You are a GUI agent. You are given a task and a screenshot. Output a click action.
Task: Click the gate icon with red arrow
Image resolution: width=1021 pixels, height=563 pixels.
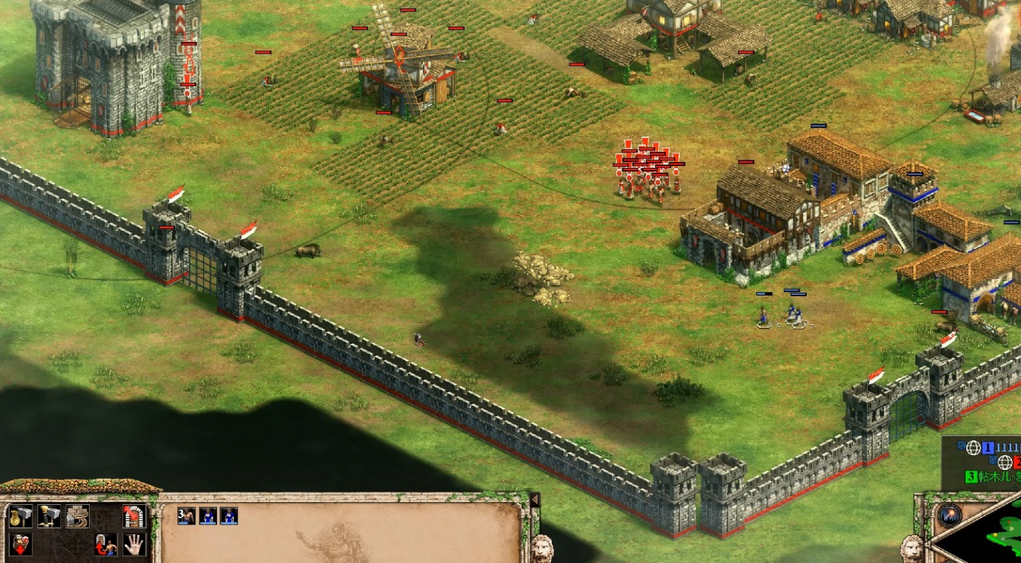(133, 516)
